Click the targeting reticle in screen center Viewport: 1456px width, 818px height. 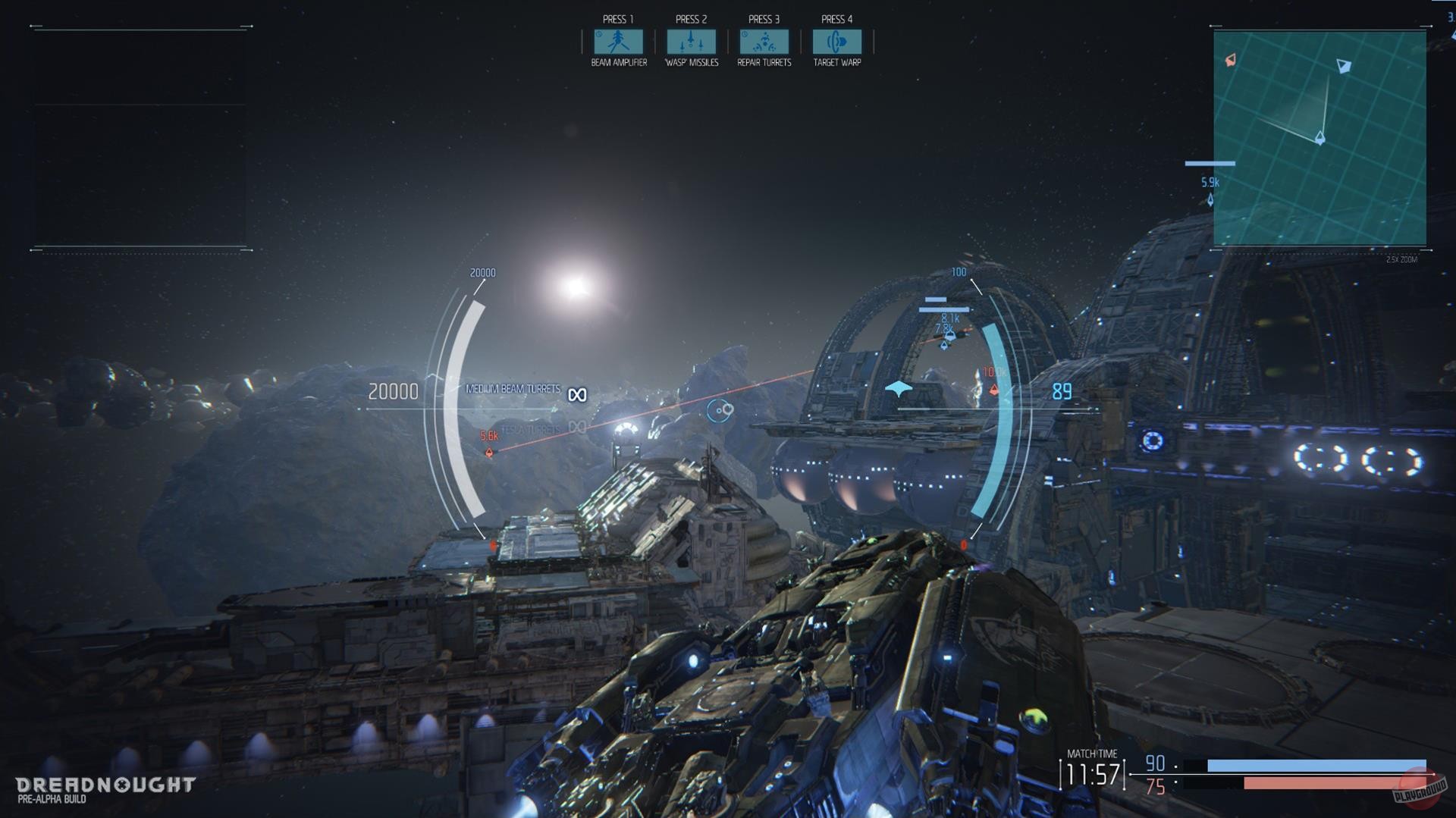[x=719, y=409]
